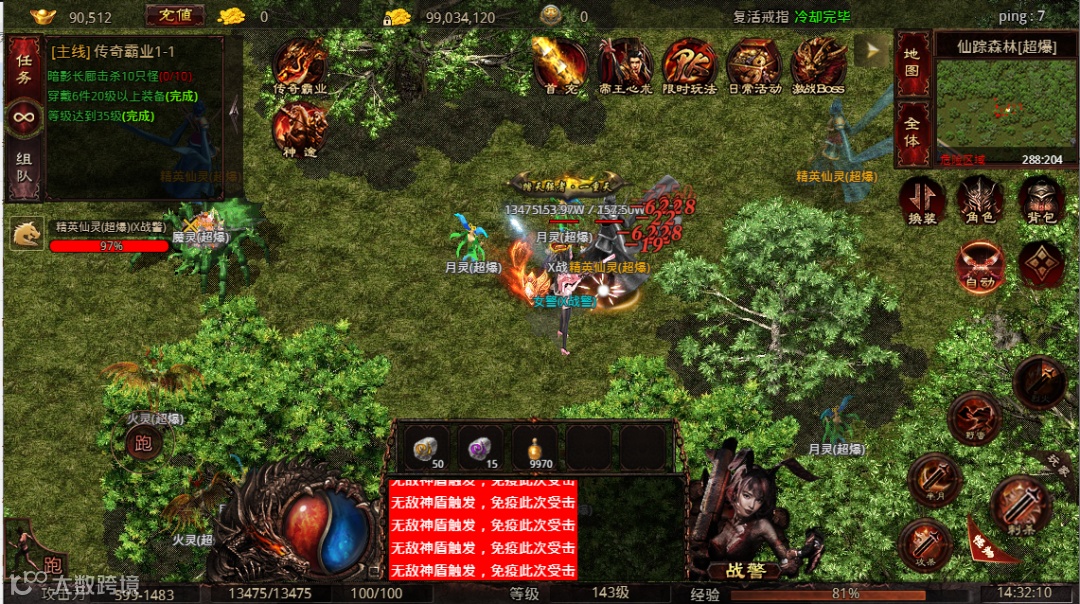Select the 任务 quest tab
This screenshot has width=1080, height=604.
pyautogui.click(x=22, y=70)
